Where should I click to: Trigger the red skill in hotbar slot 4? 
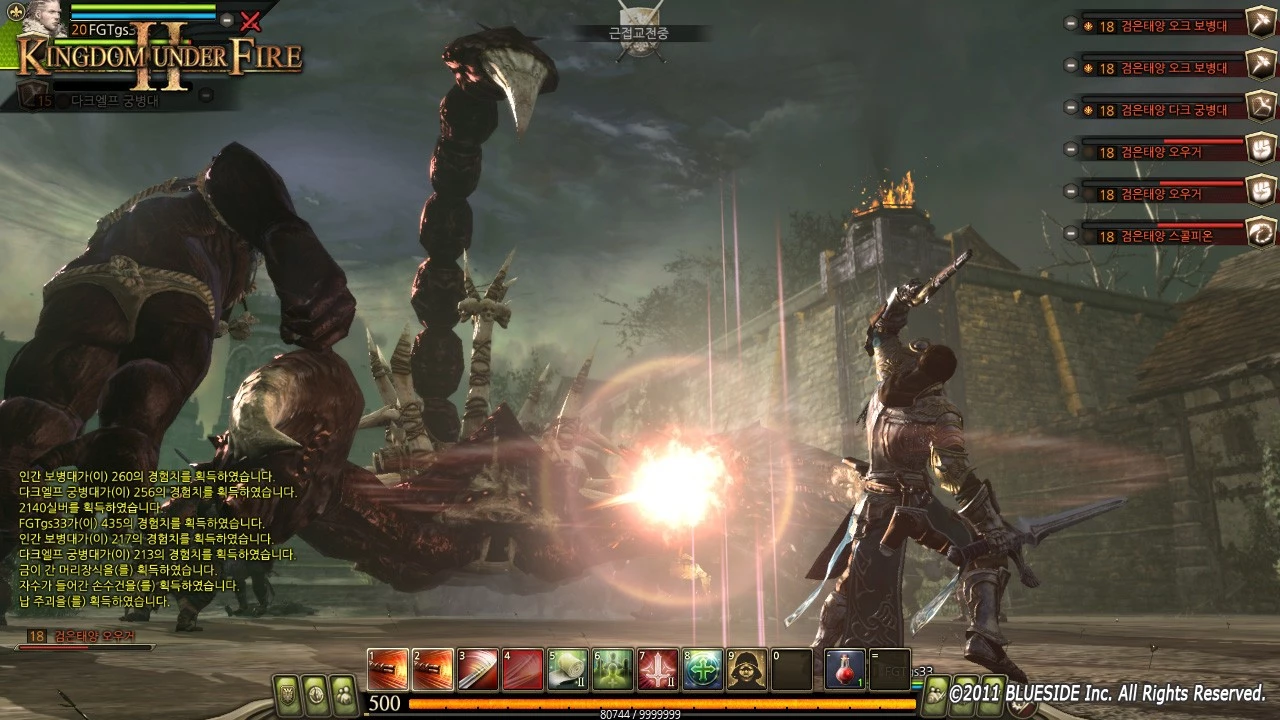point(522,669)
